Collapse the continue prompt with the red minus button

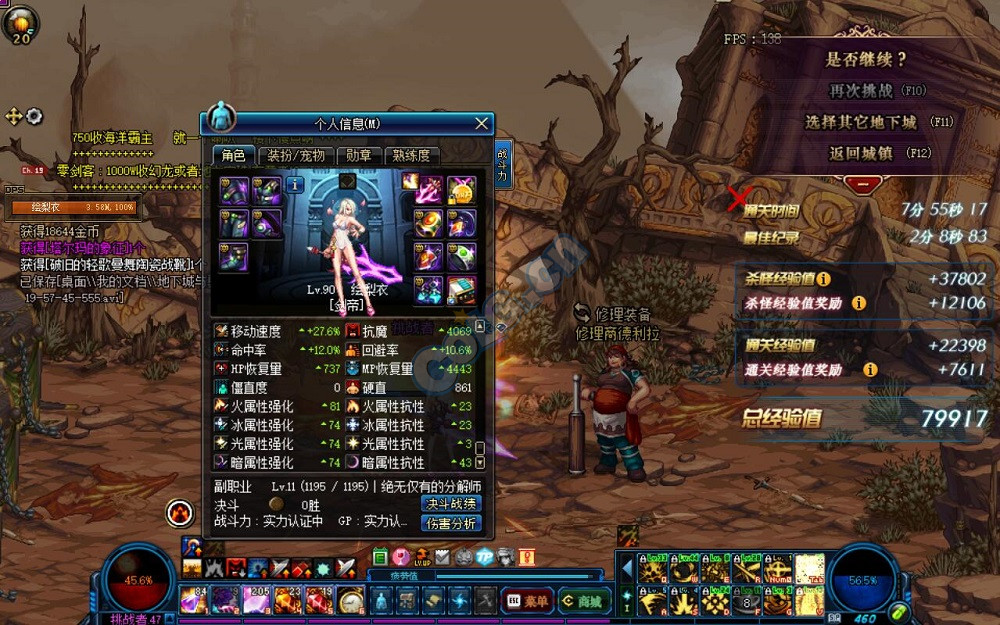[x=863, y=183]
